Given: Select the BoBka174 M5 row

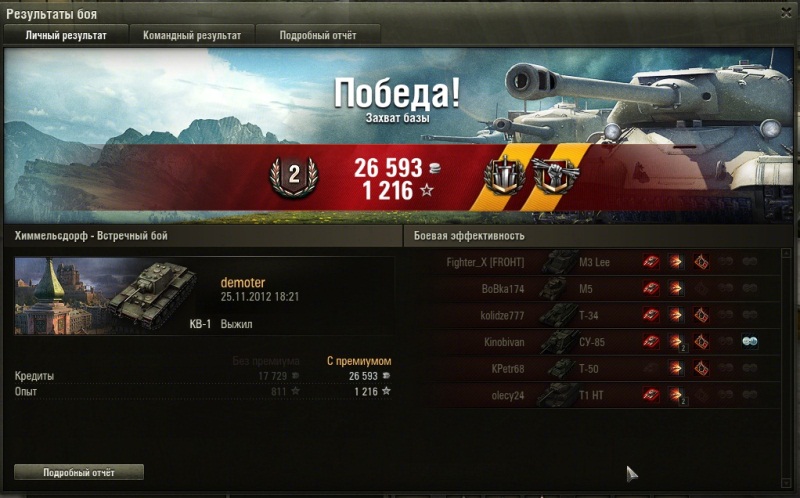Looking at the screenshot, I should point(600,289).
